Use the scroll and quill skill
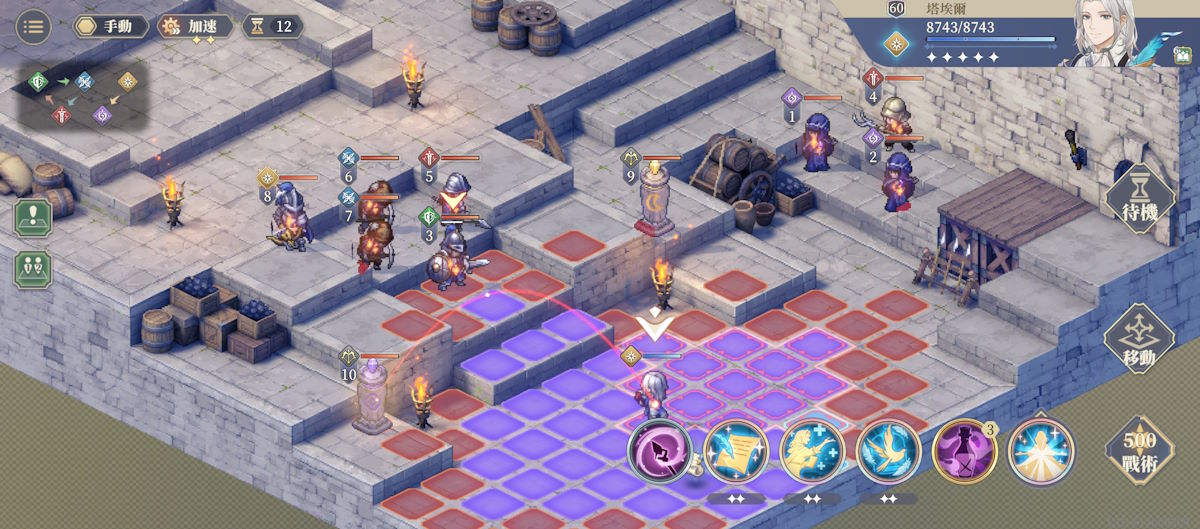The width and height of the screenshot is (1200, 529). pyautogui.click(x=735, y=452)
